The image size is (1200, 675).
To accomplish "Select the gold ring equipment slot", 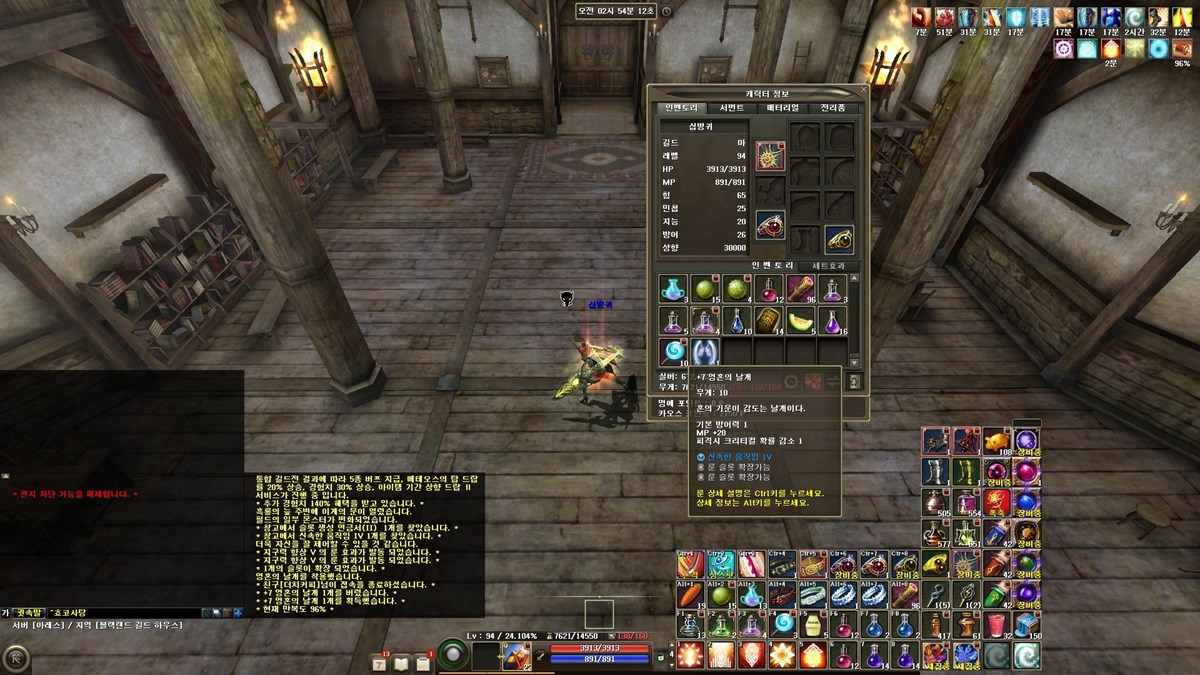I will (838, 239).
